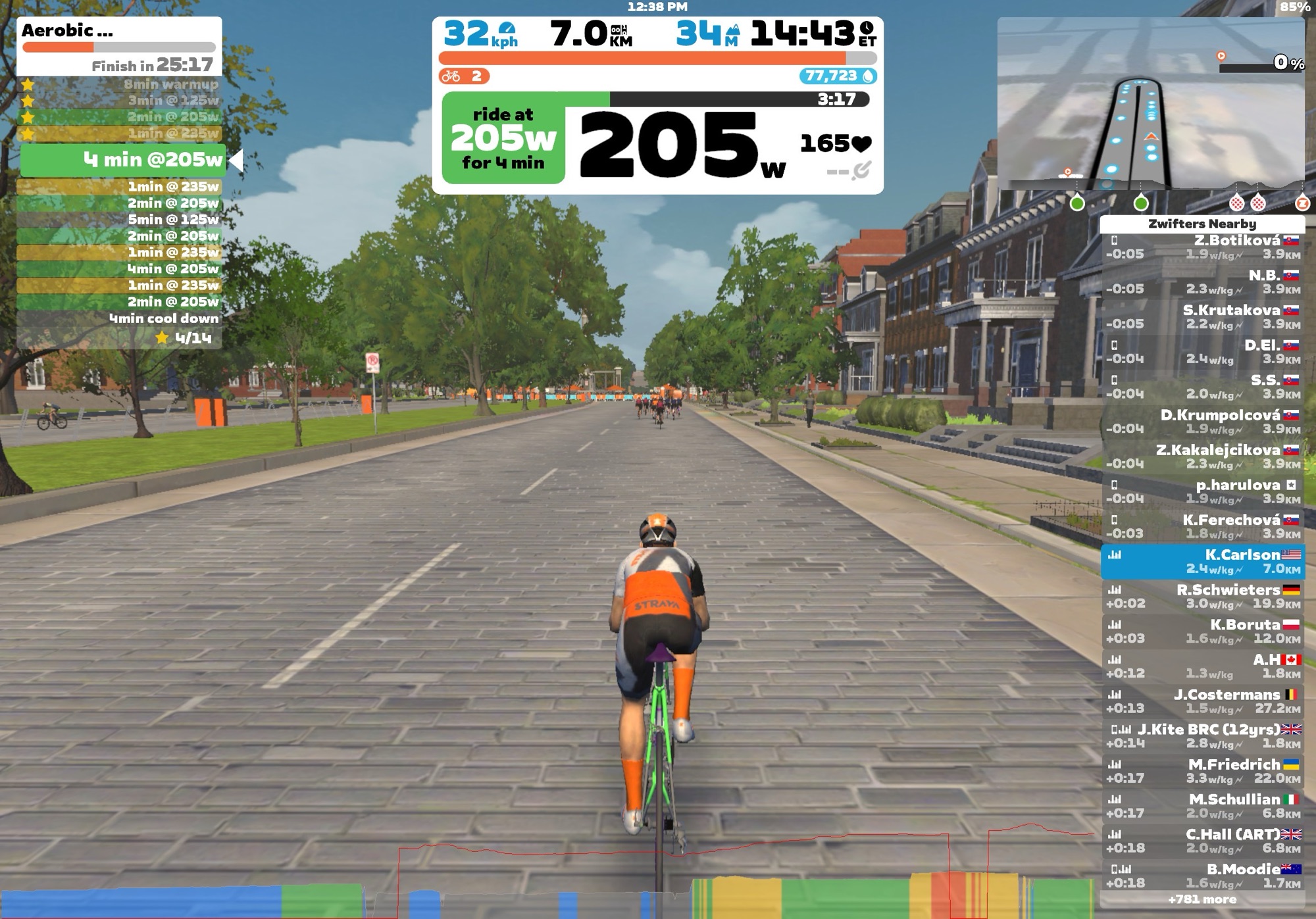Image resolution: width=1316 pixels, height=919 pixels.
Task: Select the 4min cool down block
Action: (x=119, y=318)
